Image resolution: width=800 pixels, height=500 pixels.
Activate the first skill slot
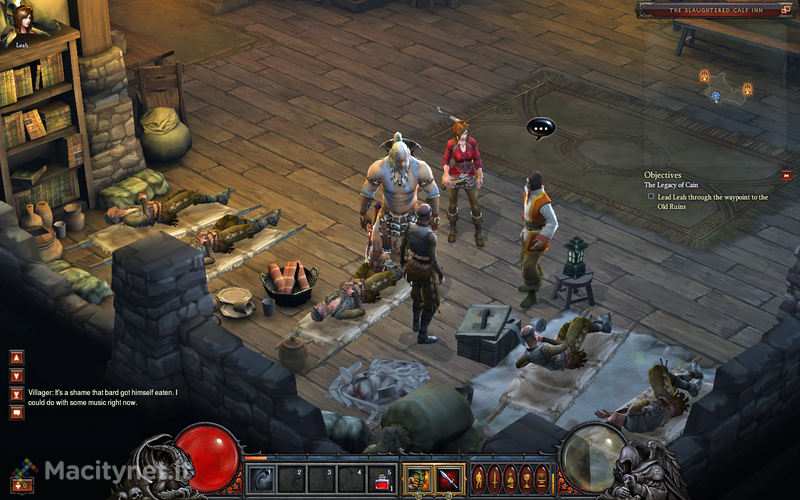point(261,479)
